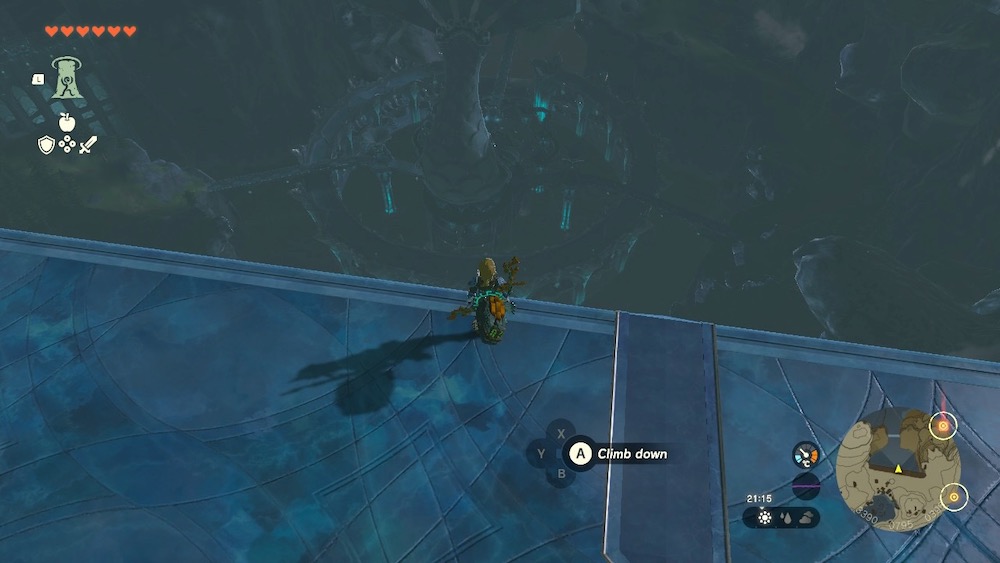Click the four-dot d-pad indicator icon
This screenshot has height=563, width=1000.
point(67,145)
